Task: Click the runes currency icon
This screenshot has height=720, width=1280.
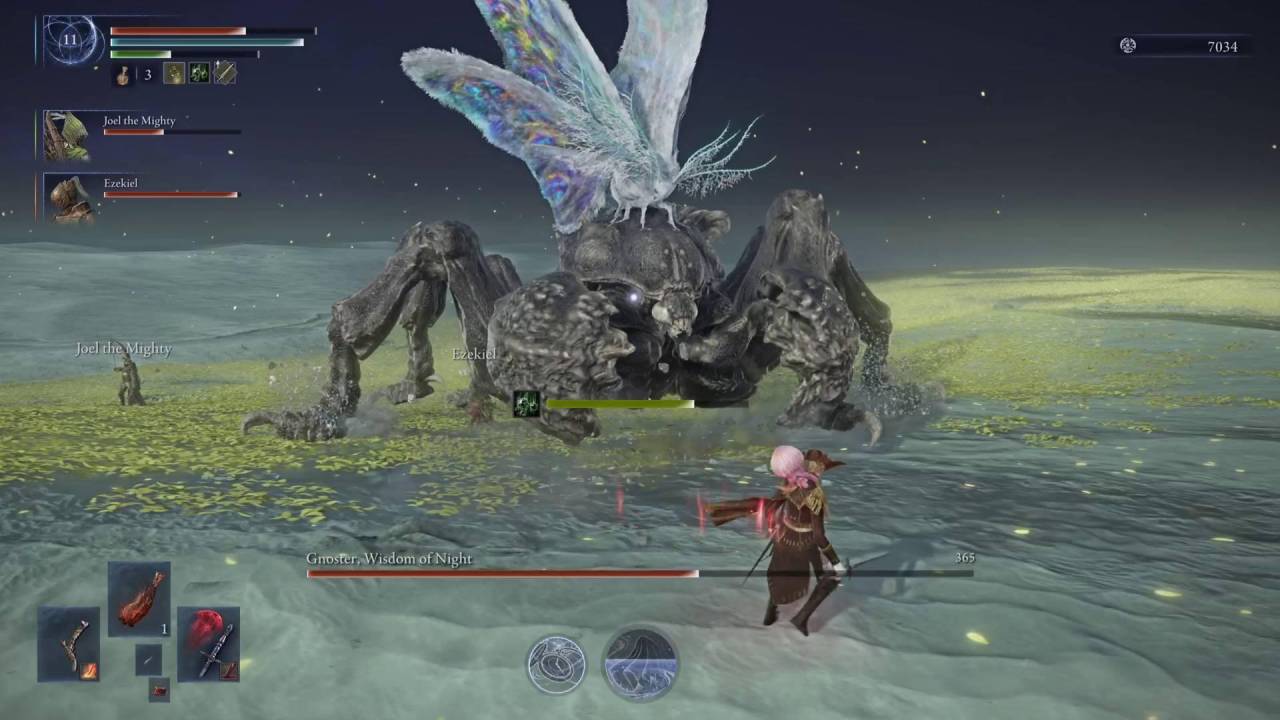Action: (1128, 46)
